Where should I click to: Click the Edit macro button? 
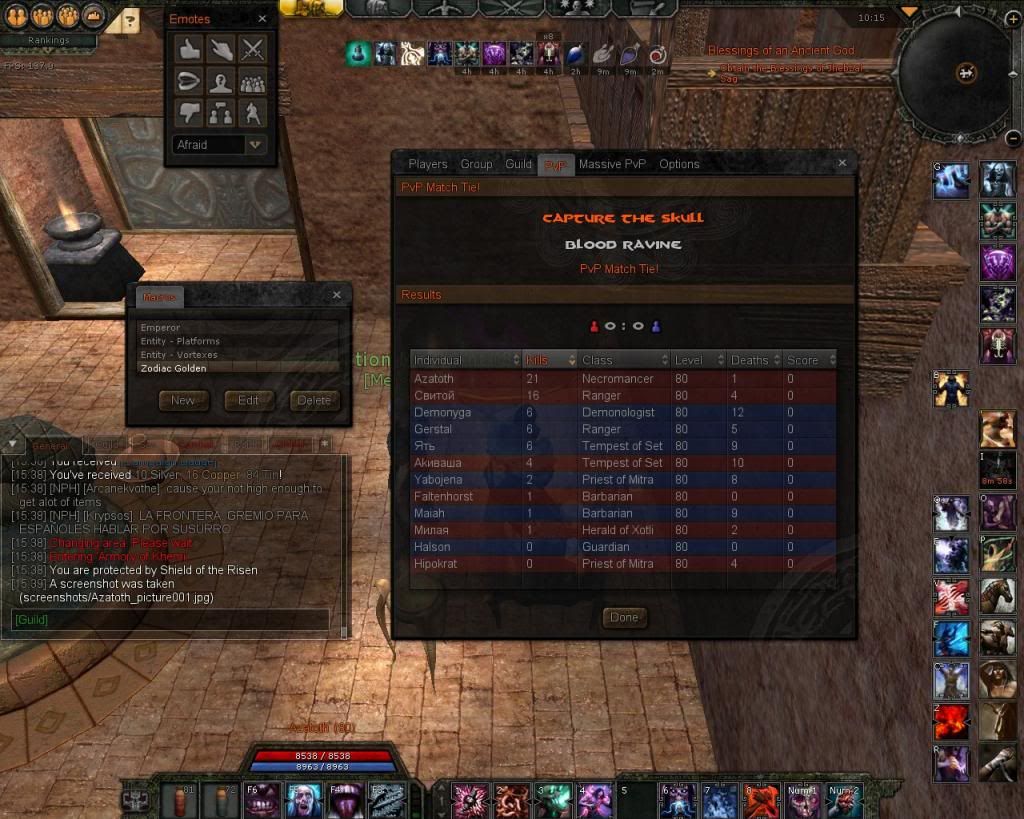point(248,400)
